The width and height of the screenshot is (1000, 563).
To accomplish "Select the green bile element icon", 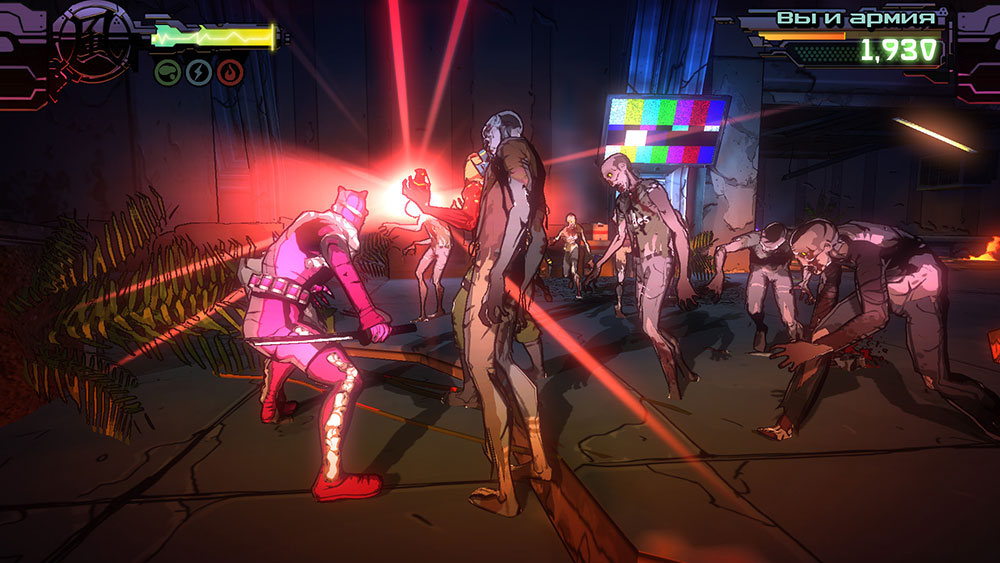I will pos(167,72).
